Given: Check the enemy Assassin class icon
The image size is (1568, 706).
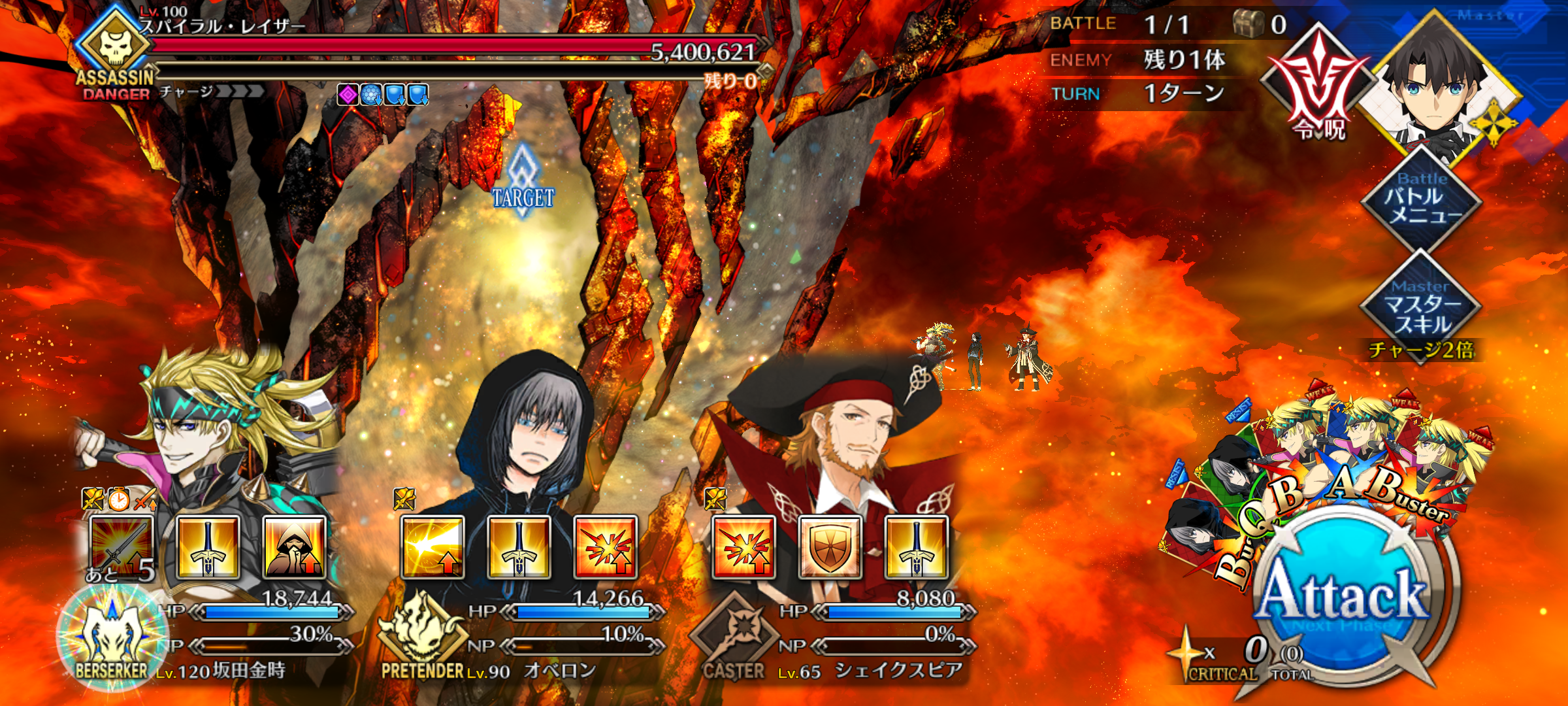Looking at the screenshot, I should pyautogui.click(x=115, y=47).
